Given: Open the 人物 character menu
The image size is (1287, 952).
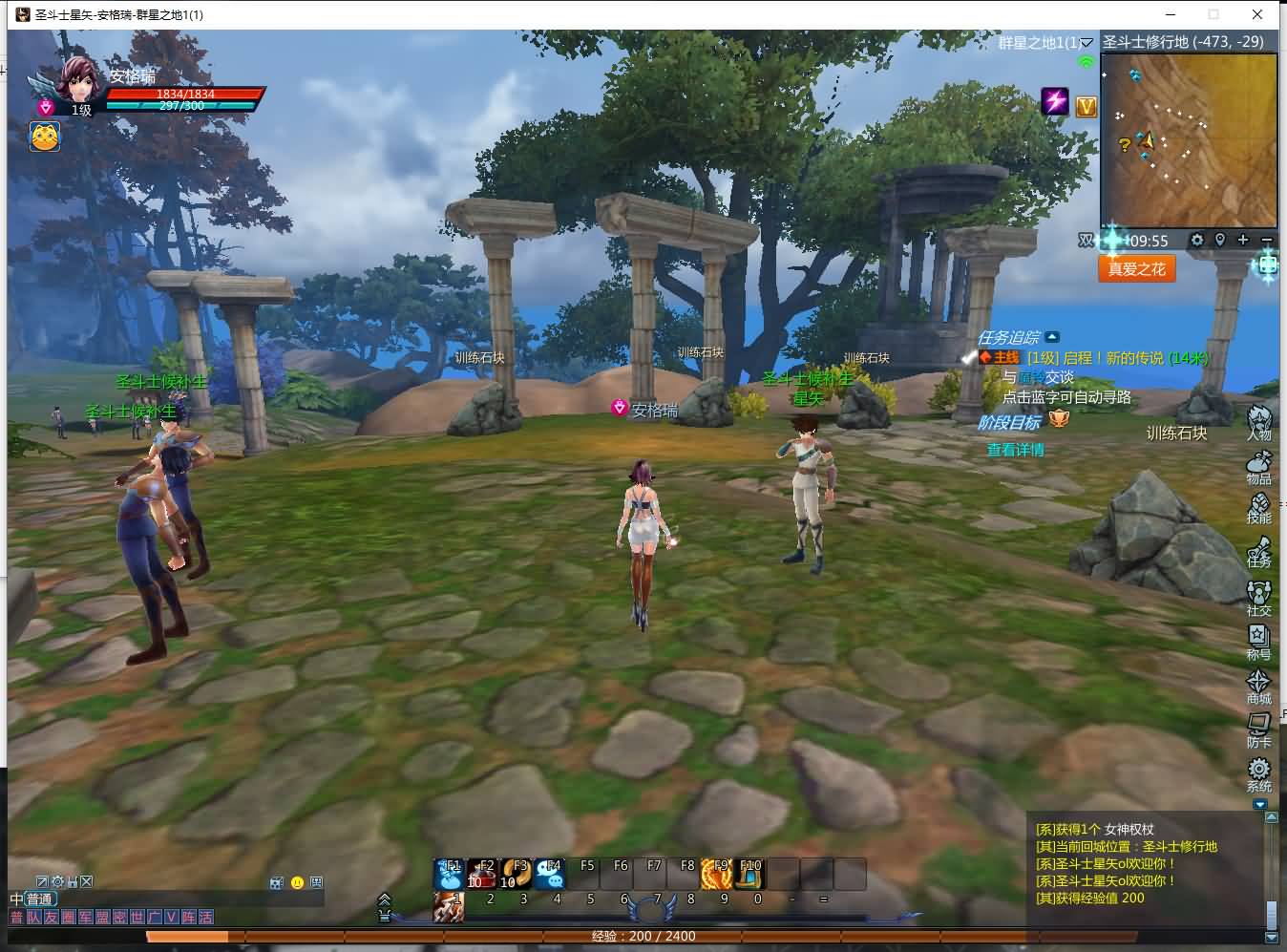Looking at the screenshot, I should (1260, 420).
